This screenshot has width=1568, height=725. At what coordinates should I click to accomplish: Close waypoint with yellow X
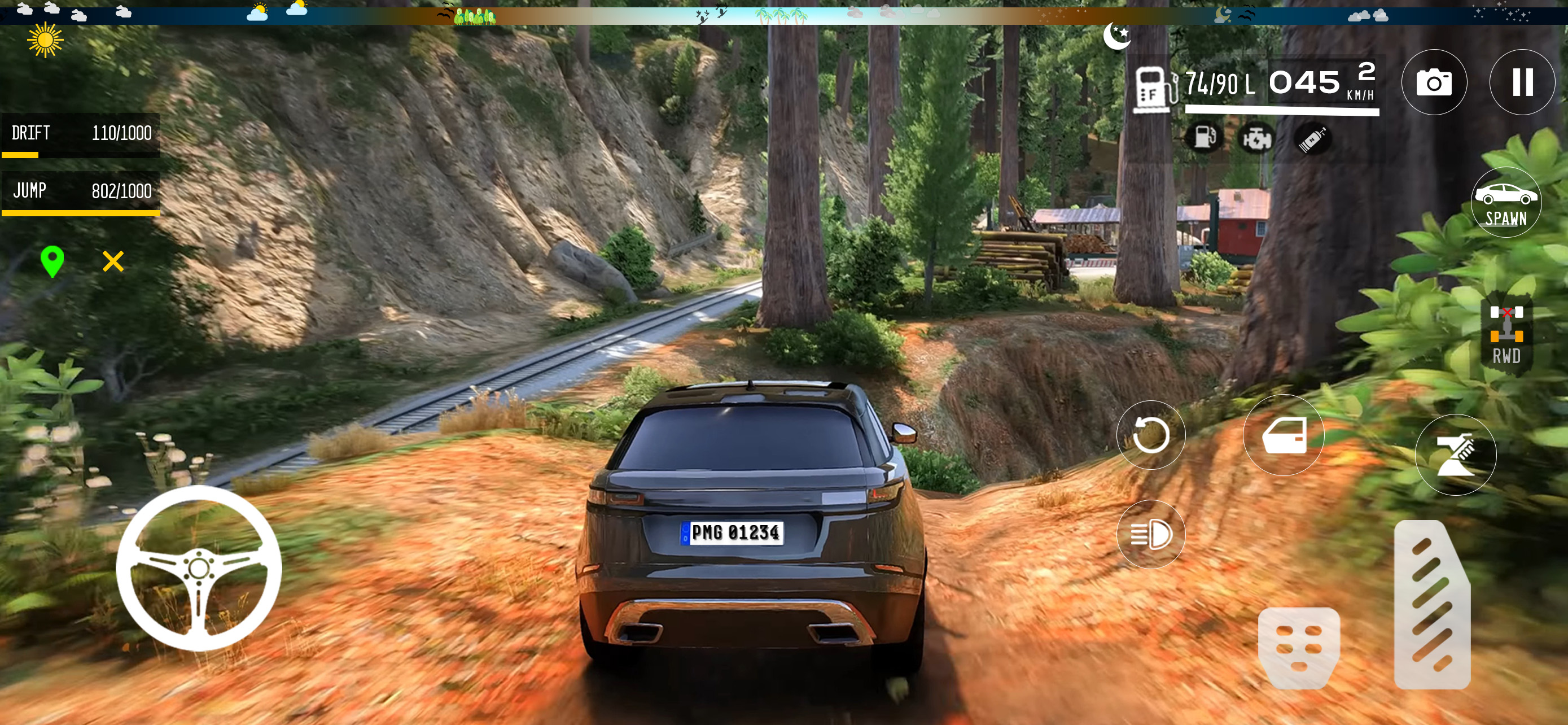coord(113,261)
